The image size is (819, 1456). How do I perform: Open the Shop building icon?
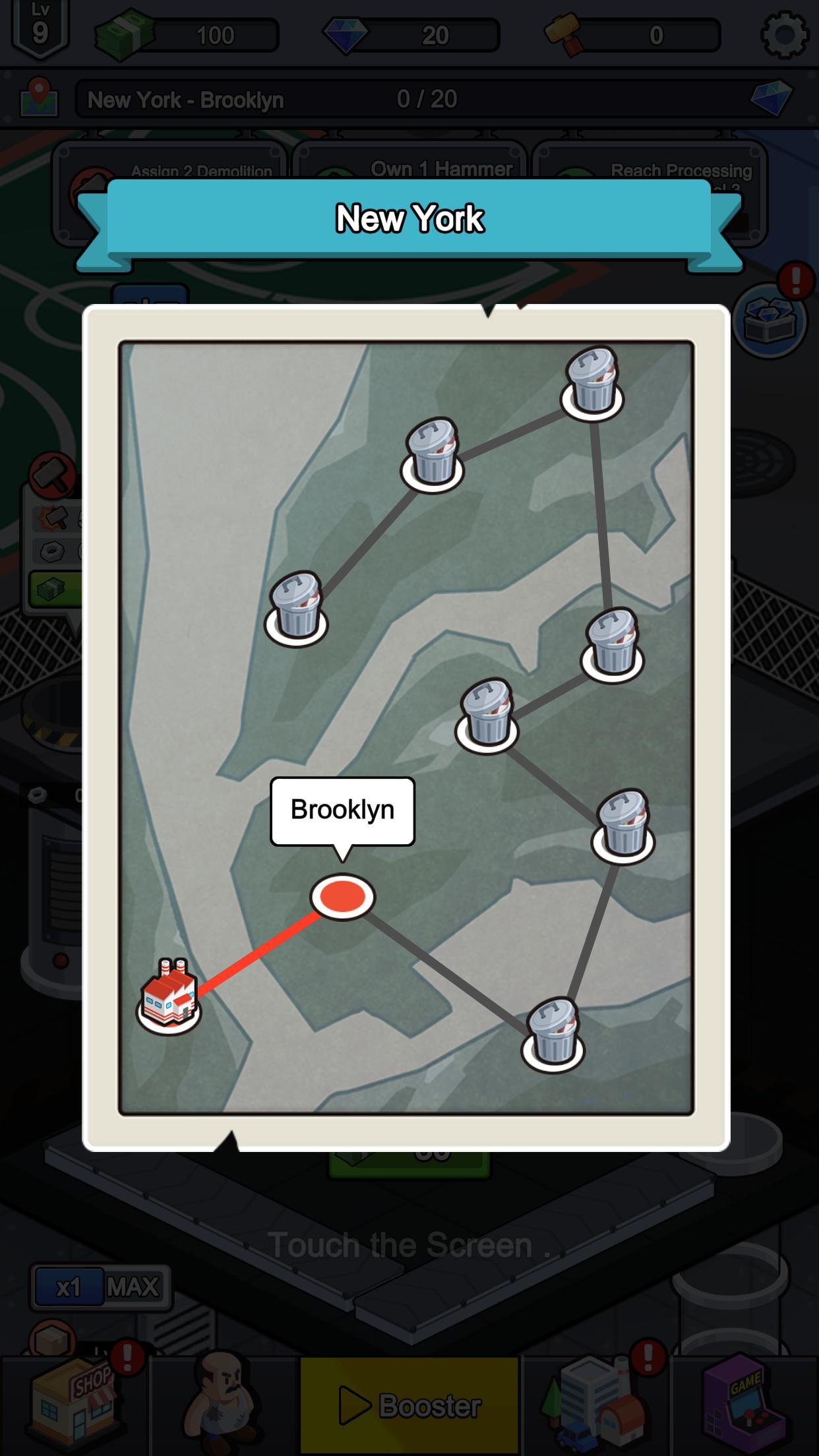(x=74, y=1401)
